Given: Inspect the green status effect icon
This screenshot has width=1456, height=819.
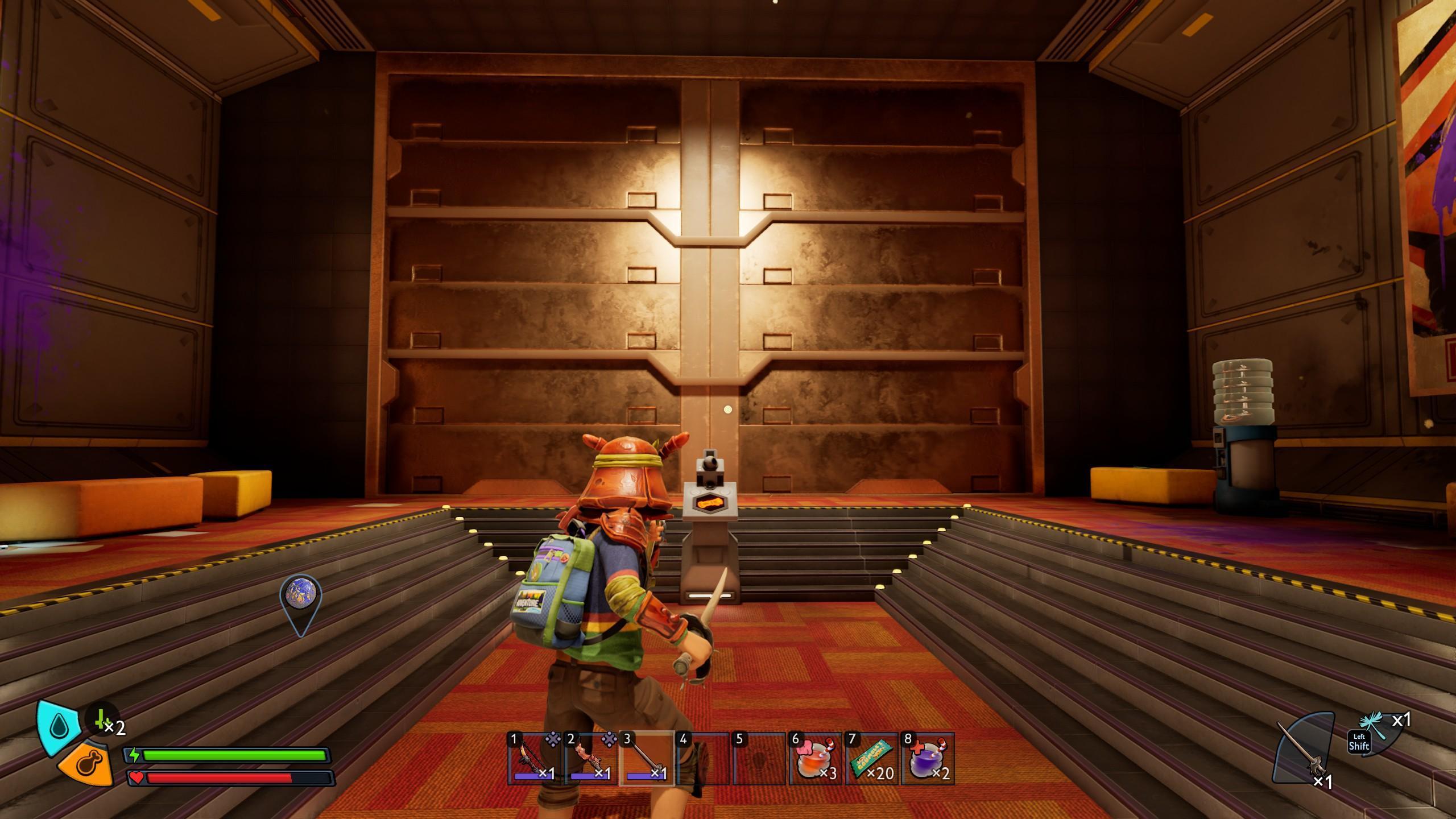Looking at the screenshot, I should (x=102, y=721).
